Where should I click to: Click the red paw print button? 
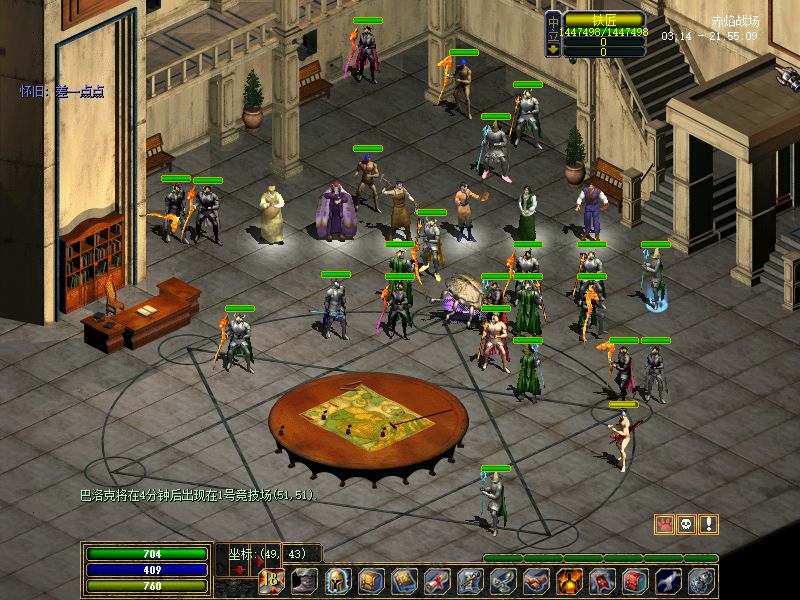(x=663, y=524)
